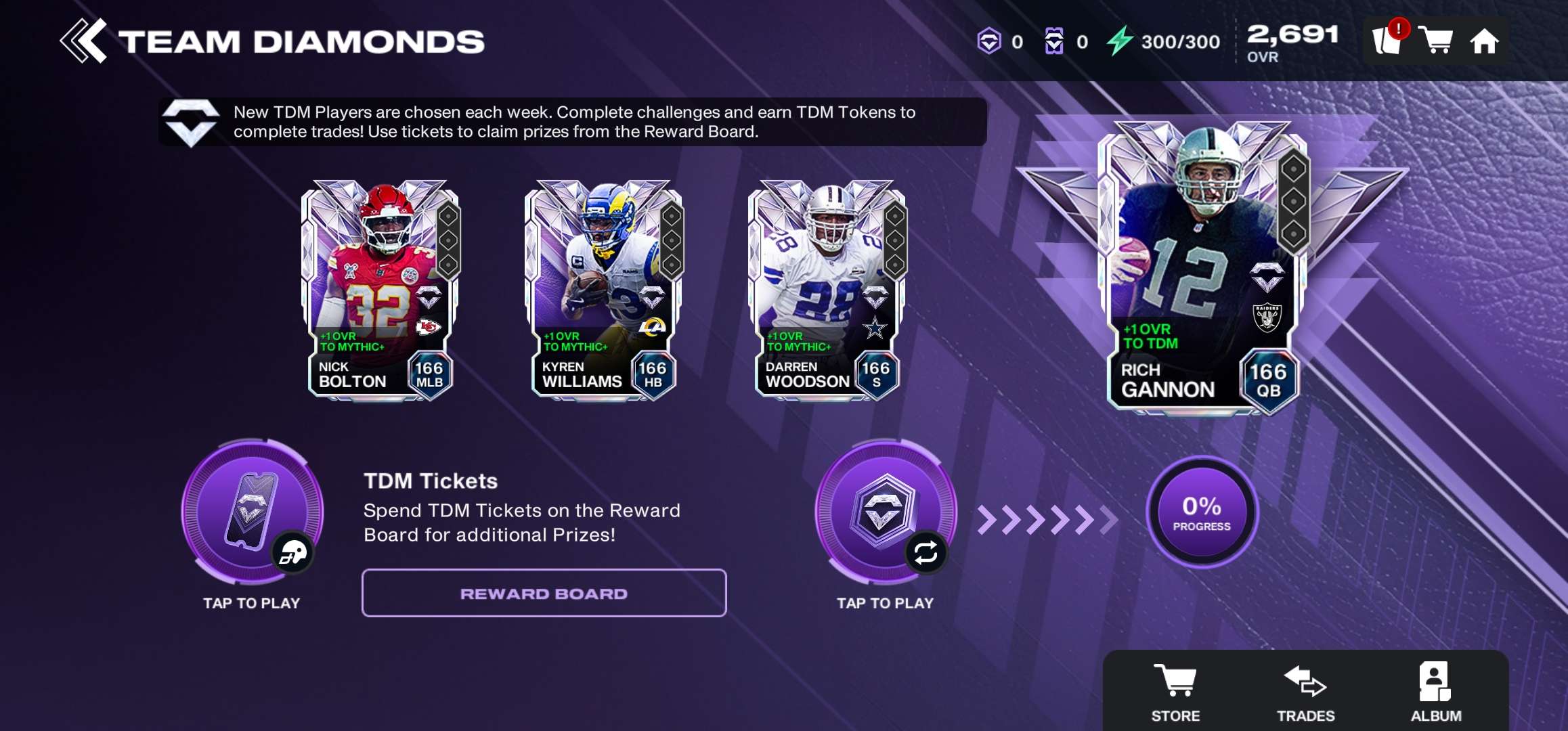Tap the TDM Token trade challenge icon

click(x=885, y=512)
